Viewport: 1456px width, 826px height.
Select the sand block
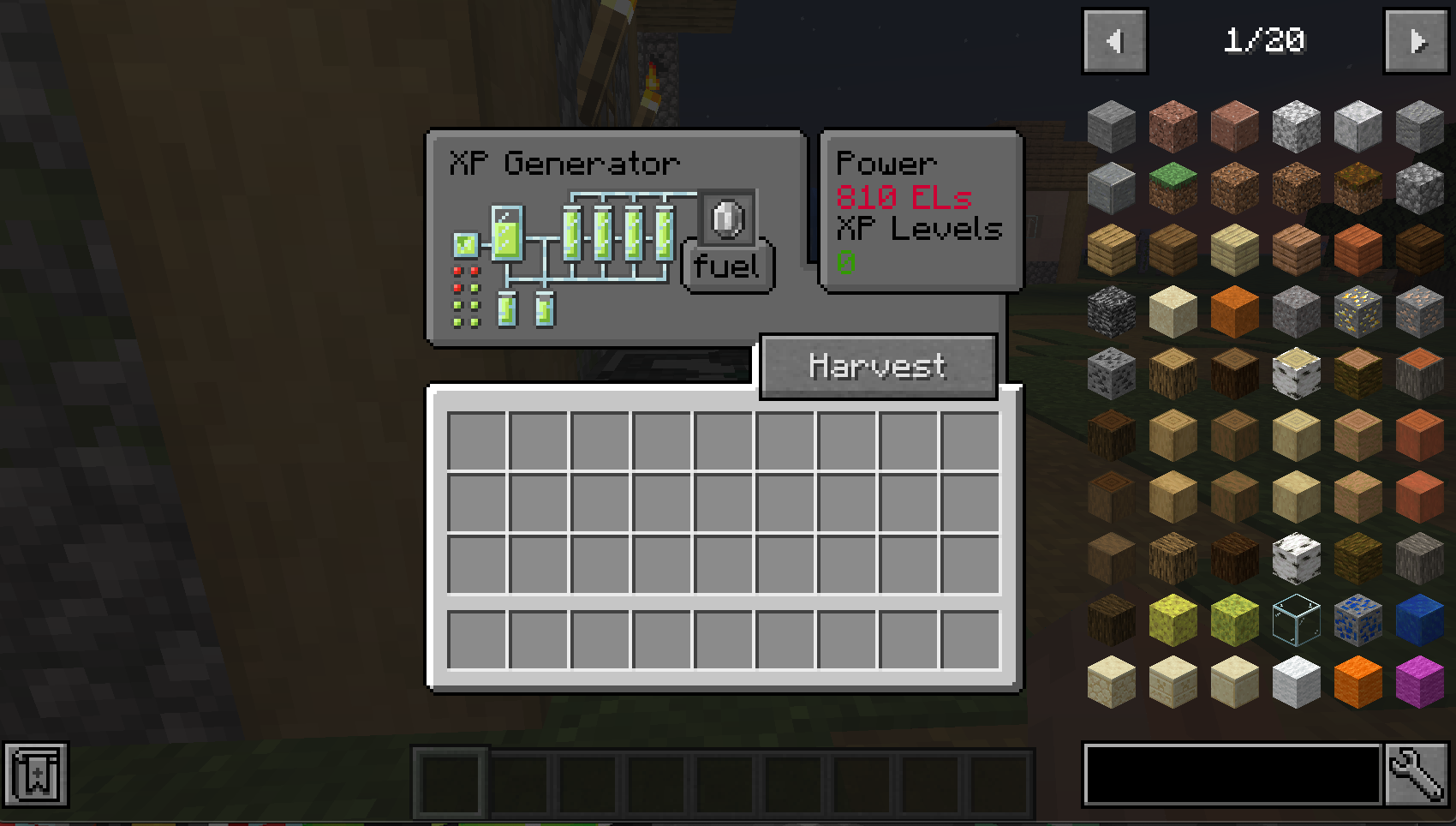point(1173,311)
